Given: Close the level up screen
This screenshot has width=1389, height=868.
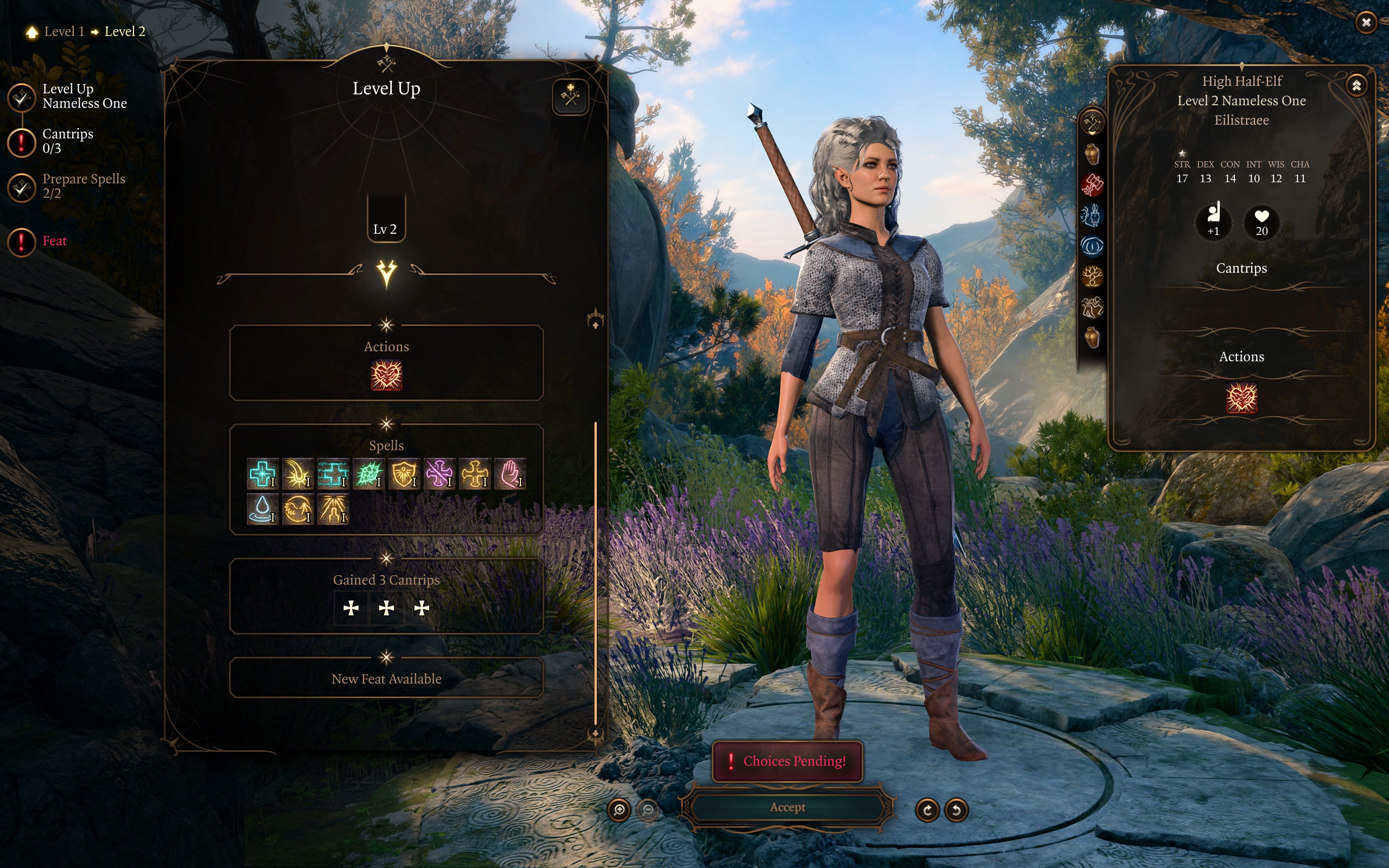Looking at the screenshot, I should pyautogui.click(x=1366, y=22).
